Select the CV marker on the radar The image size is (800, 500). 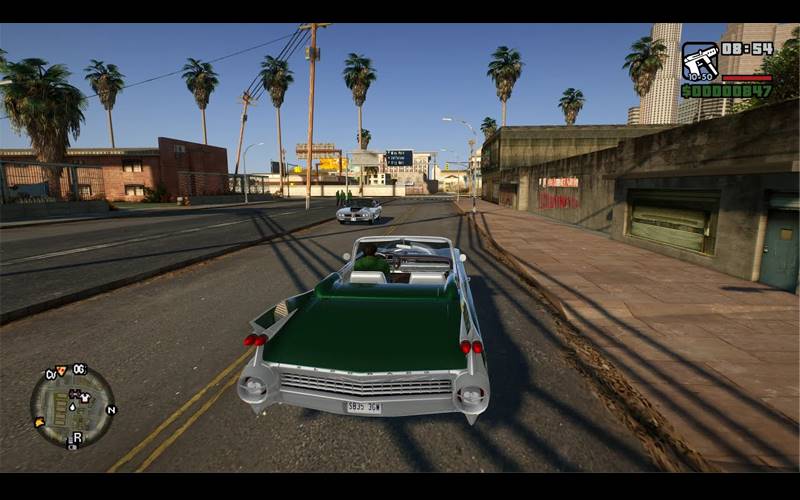tap(49, 374)
